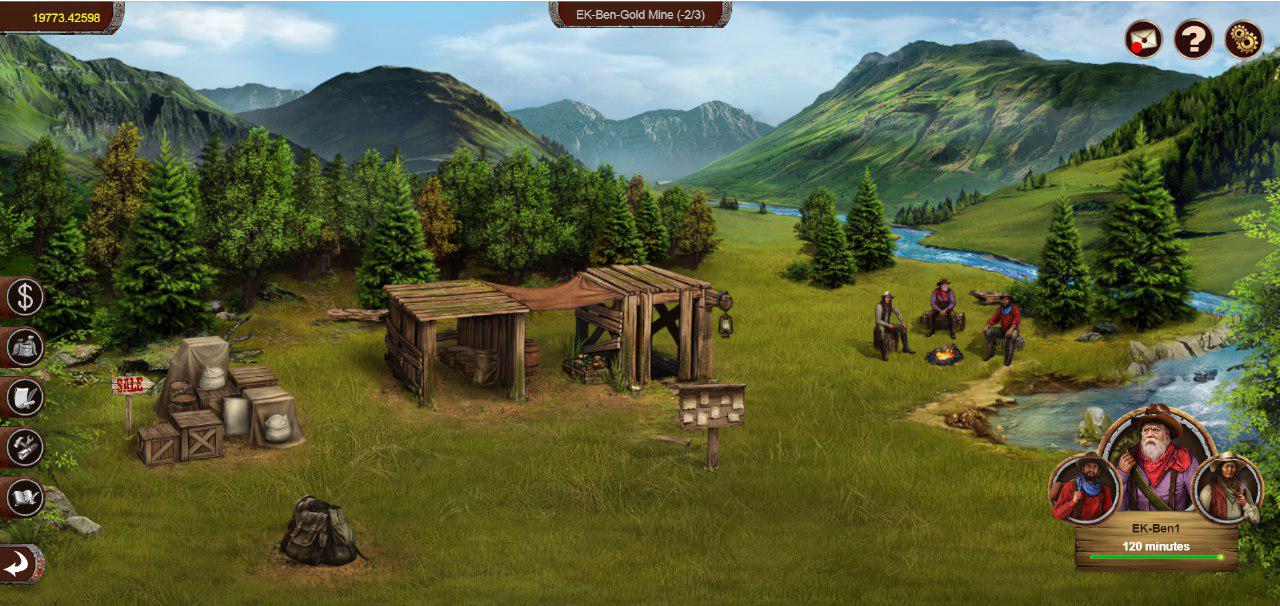Viewport: 1280px width, 606px height.
Task: Open the scroll and quill icon
Action: (x=25, y=397)
